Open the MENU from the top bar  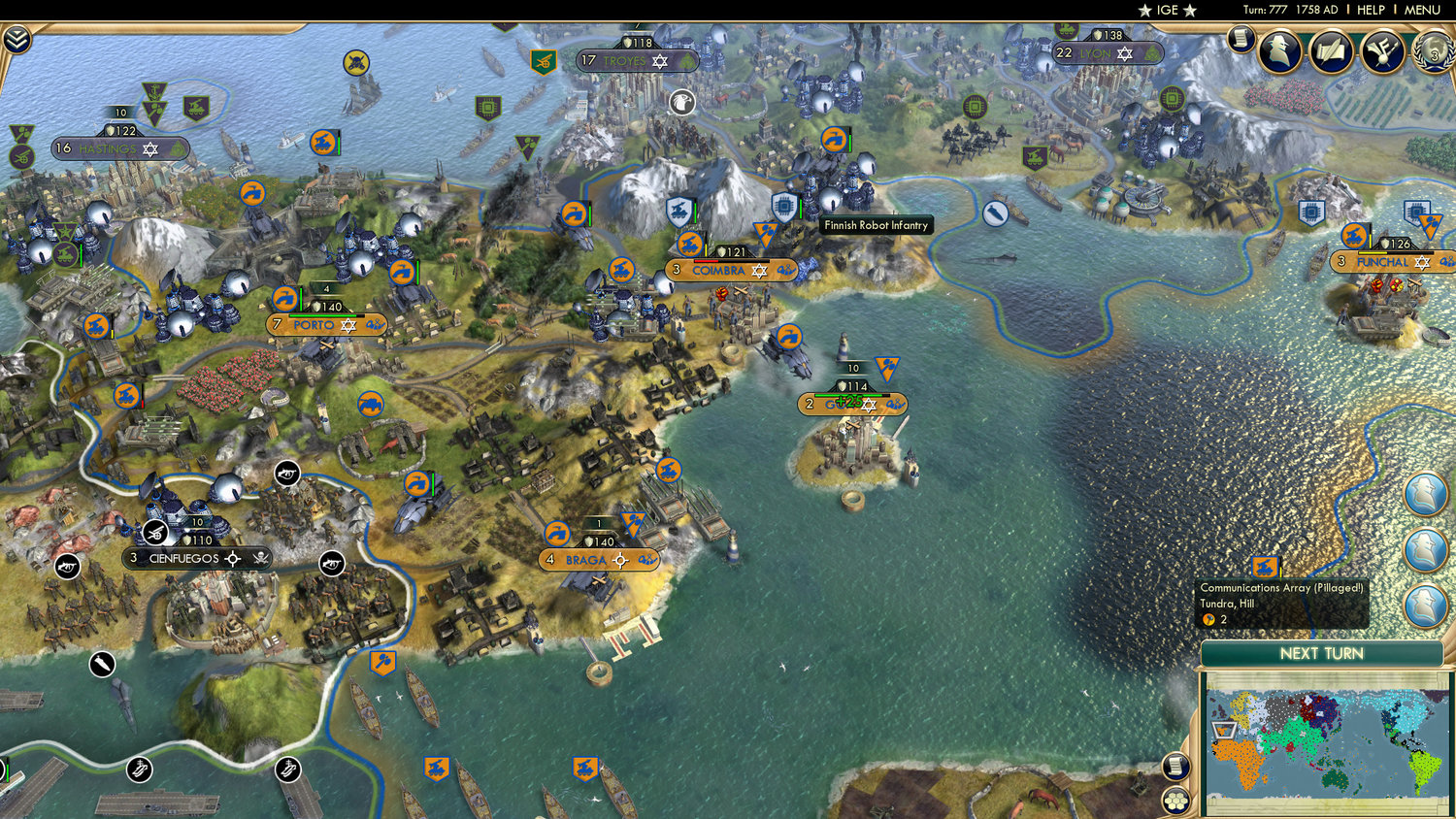tap(1420, 10)
